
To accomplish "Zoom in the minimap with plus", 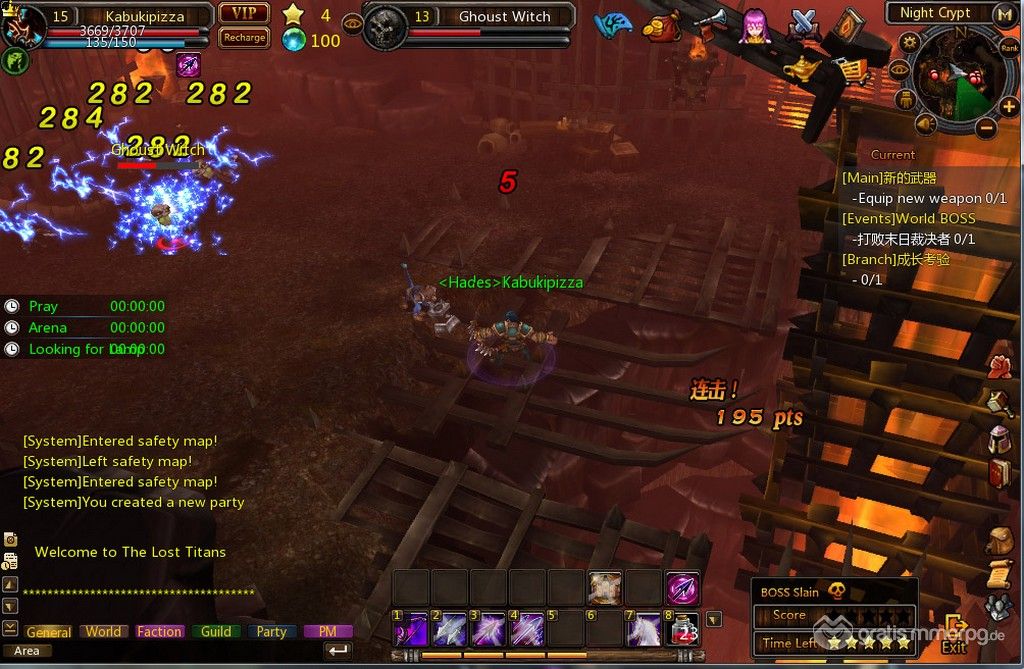I will [1009, 107].
